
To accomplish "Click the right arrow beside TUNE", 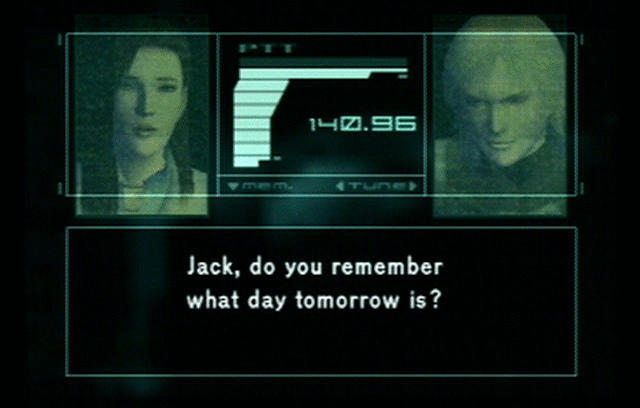I will tap(412, 186).
